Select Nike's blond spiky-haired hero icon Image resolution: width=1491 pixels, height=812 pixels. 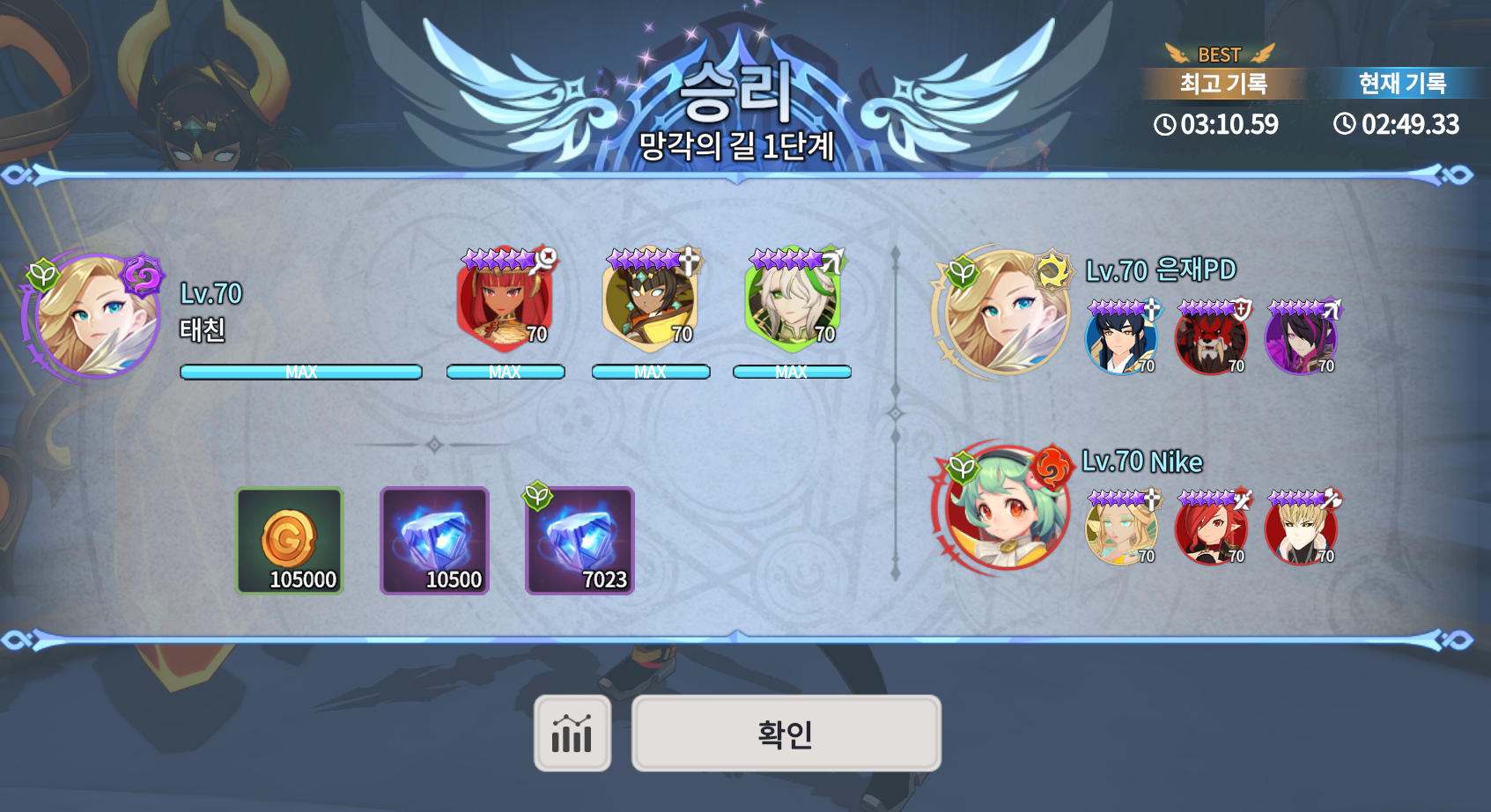[x=1301, y=528]
